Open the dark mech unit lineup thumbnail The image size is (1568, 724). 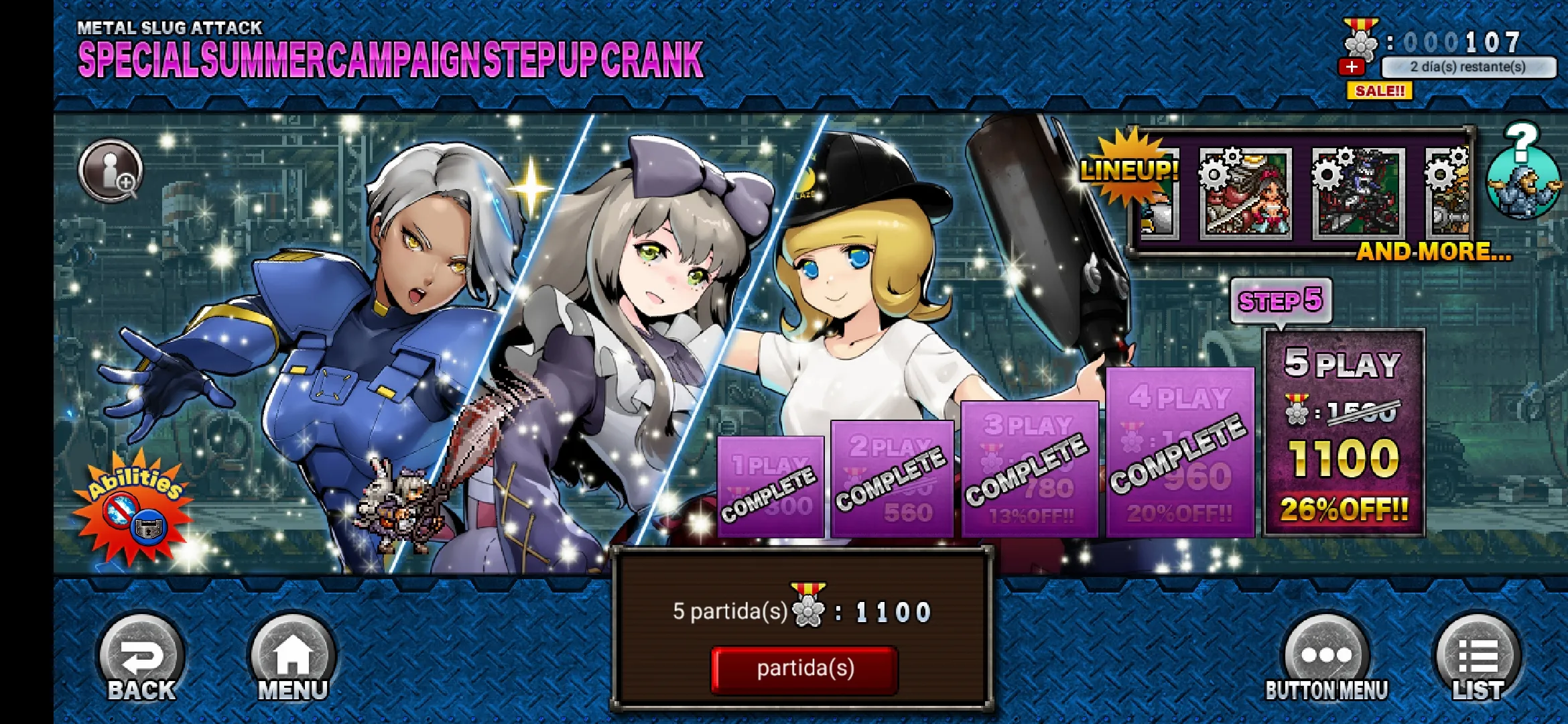point(1358,193)
